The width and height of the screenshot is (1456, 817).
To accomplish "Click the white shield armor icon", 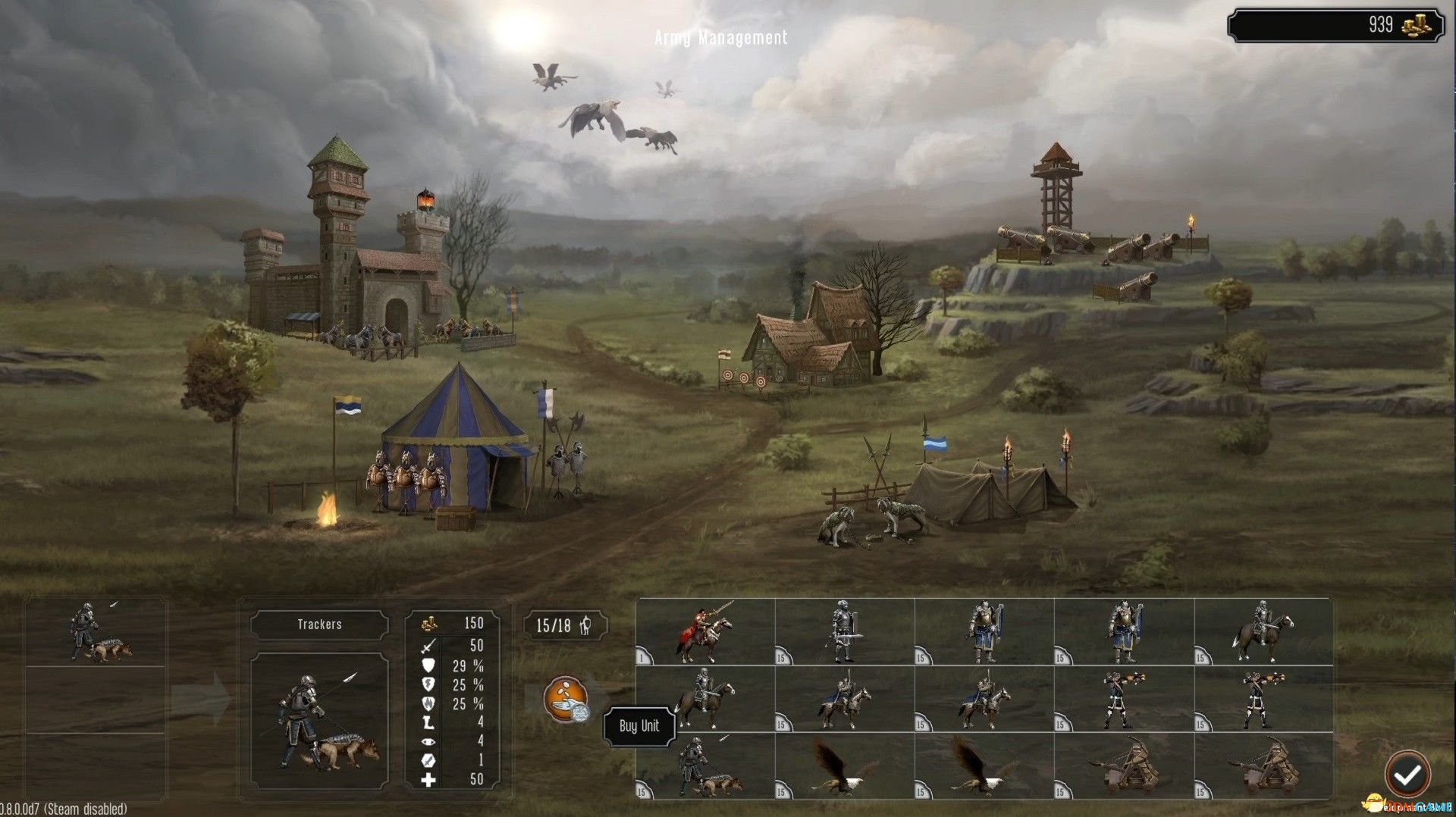I will 428,666.
